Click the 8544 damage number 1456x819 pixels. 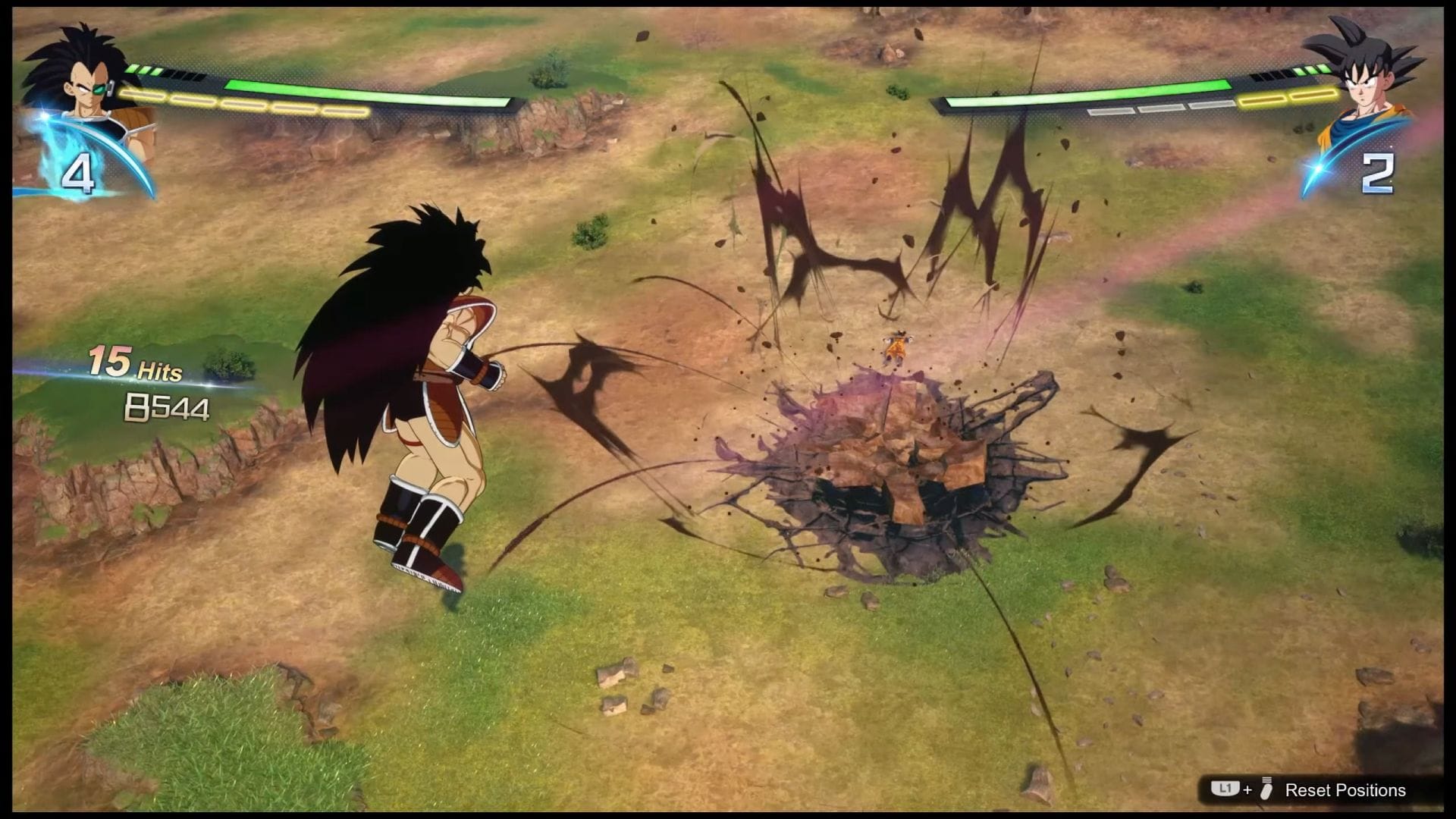click(168, 407)
